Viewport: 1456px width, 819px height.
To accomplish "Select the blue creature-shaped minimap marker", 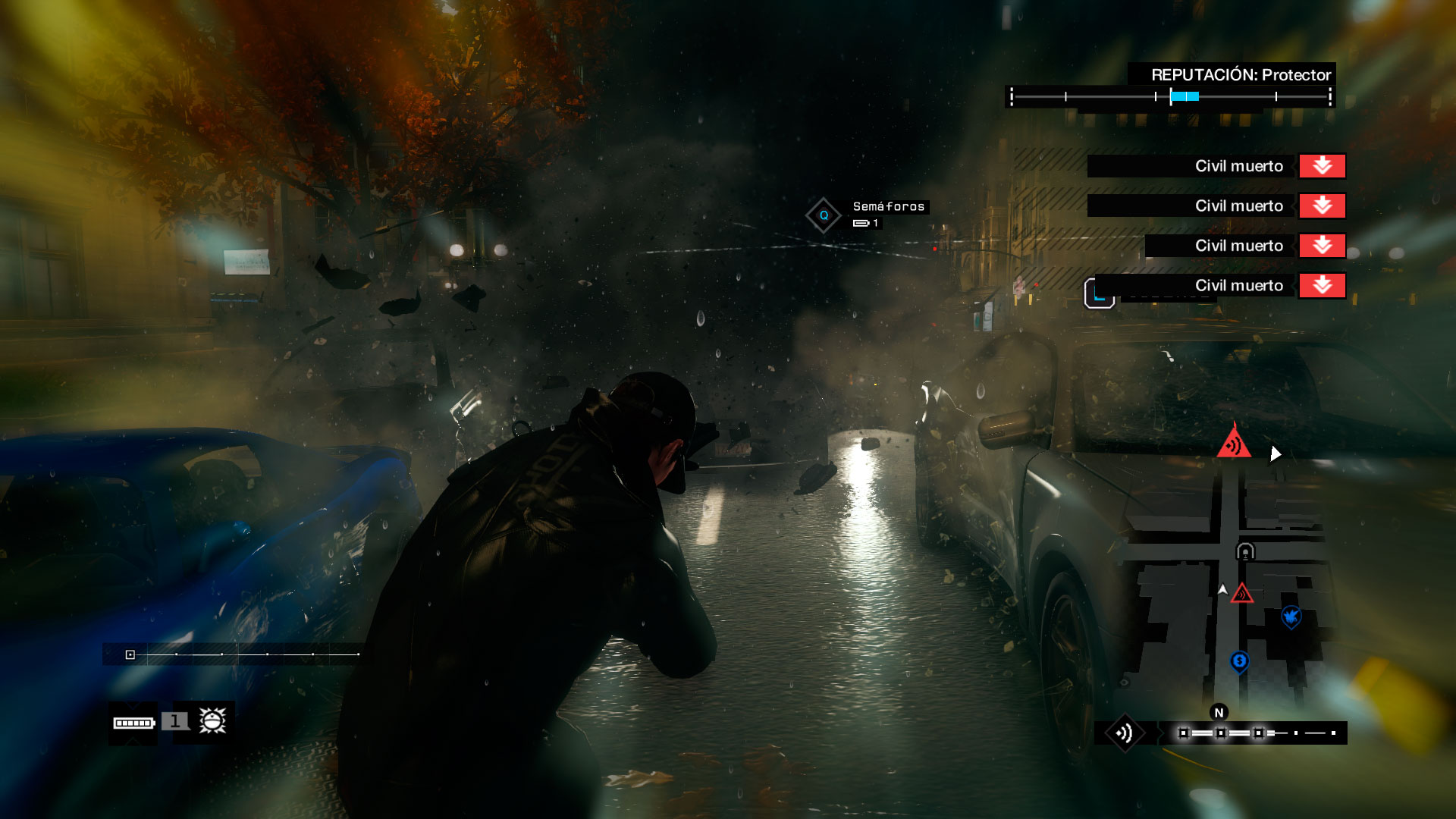I will 1291,617.
